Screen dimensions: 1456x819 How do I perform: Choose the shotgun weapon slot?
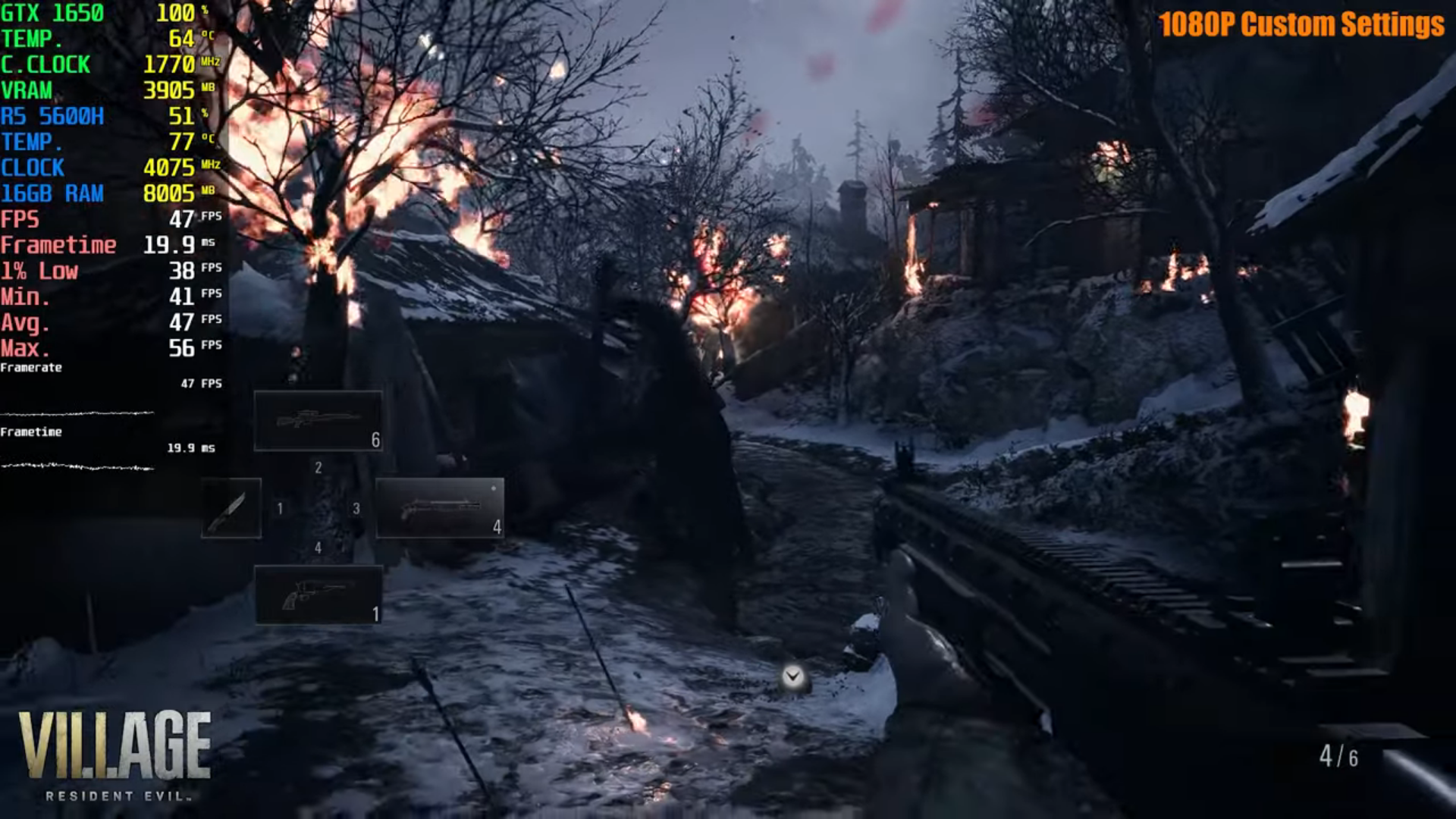point(440,508)
